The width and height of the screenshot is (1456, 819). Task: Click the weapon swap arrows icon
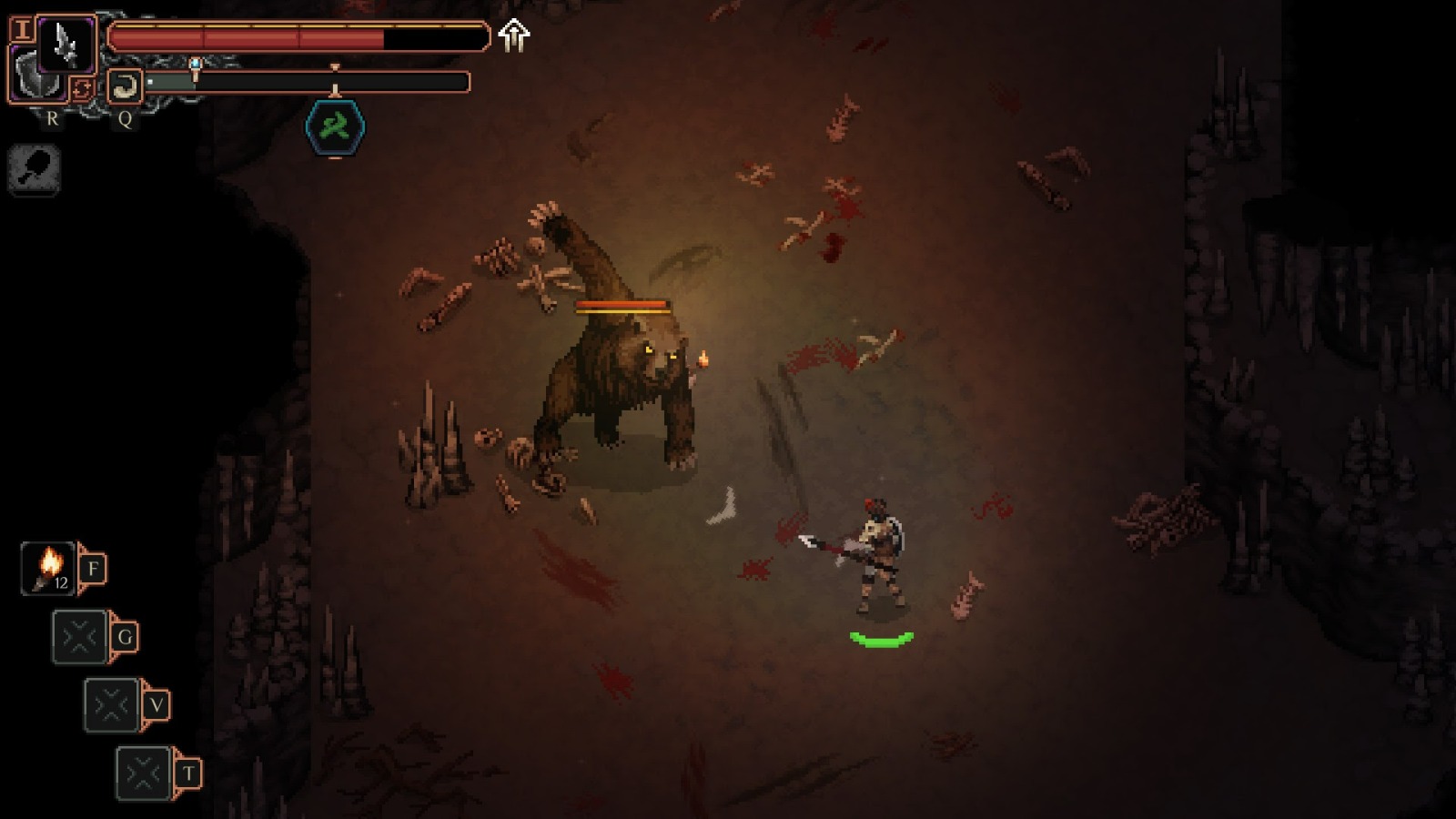(81, 88)
